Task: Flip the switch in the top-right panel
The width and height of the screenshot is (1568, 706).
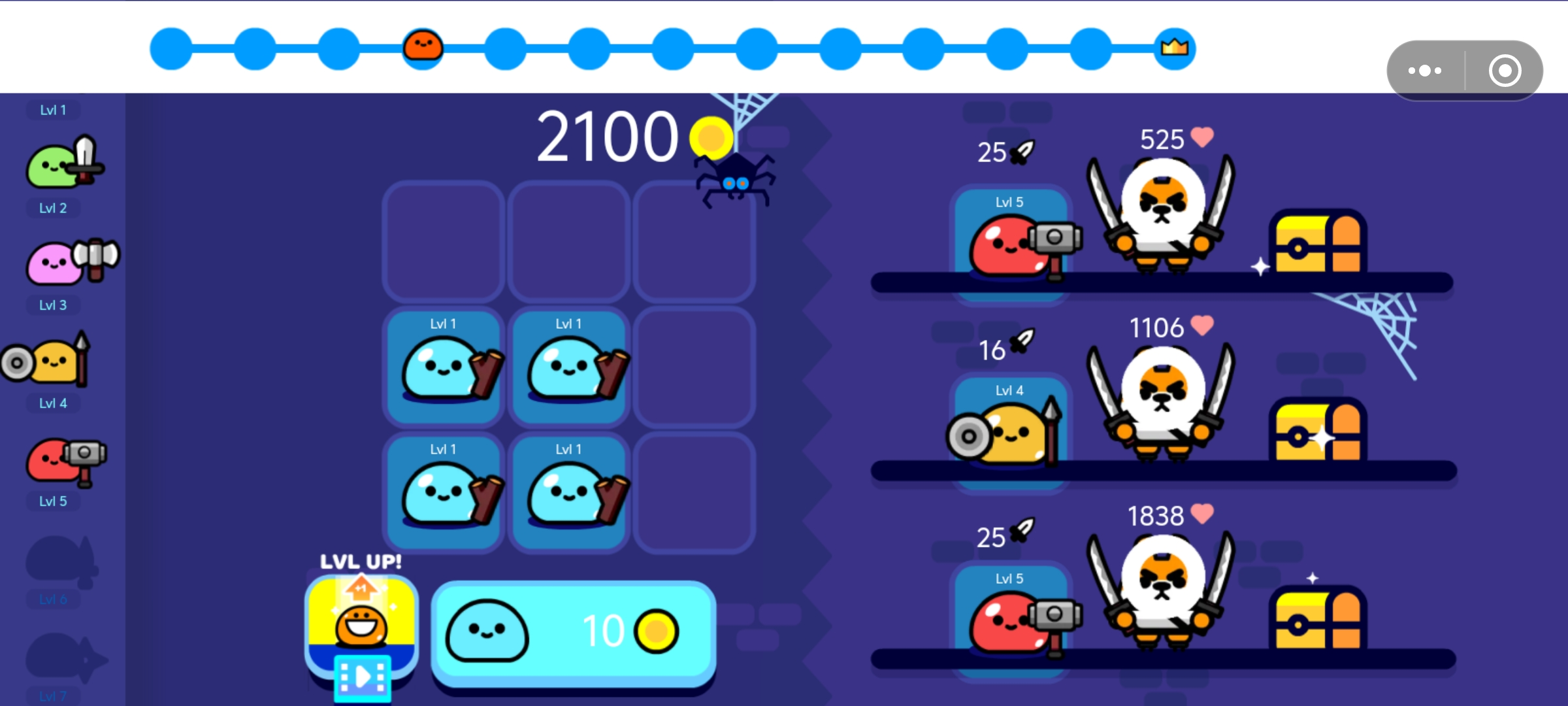Action: click(1505, 70)
